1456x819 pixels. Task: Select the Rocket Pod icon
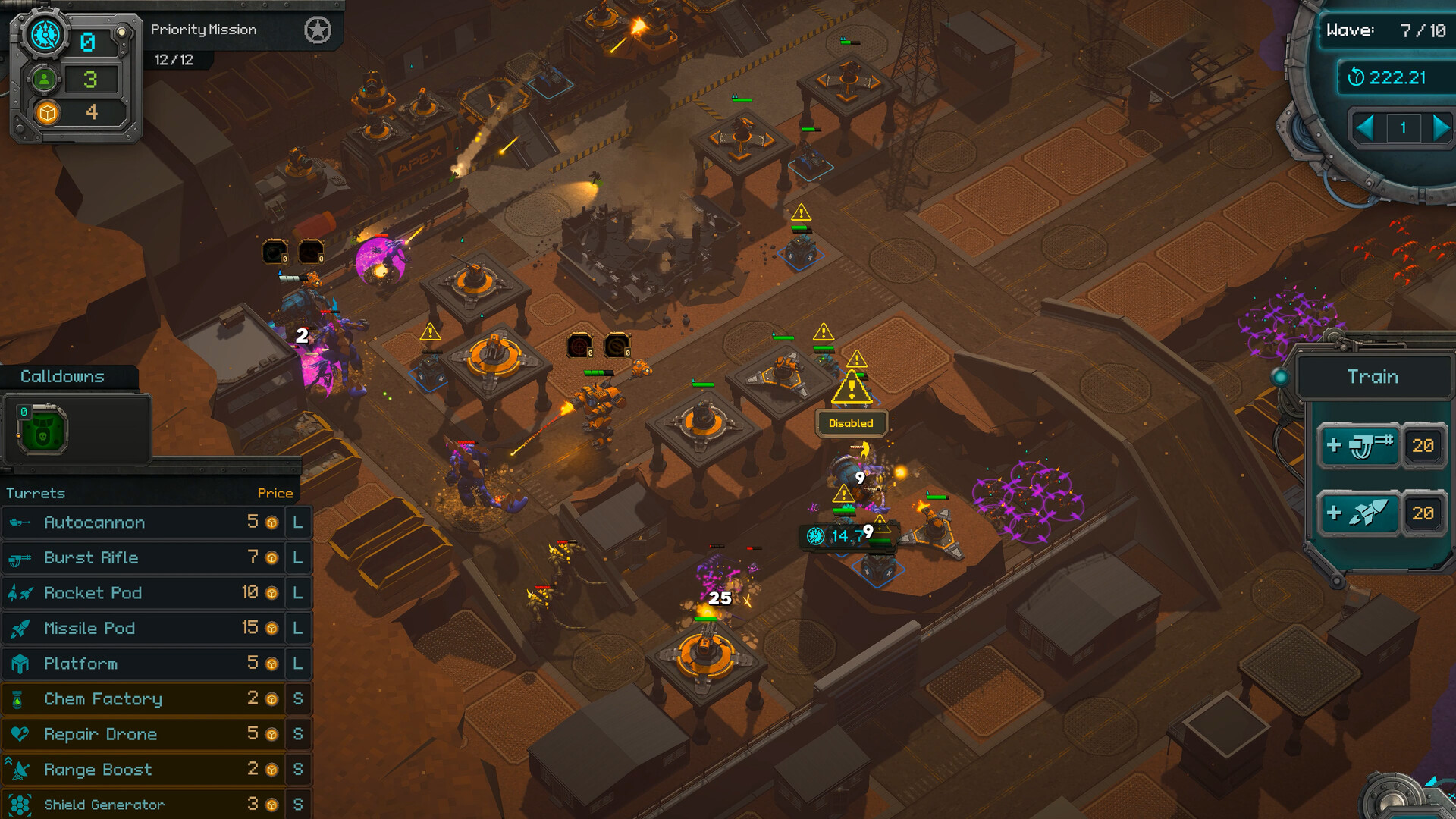(x=20, y=592)
